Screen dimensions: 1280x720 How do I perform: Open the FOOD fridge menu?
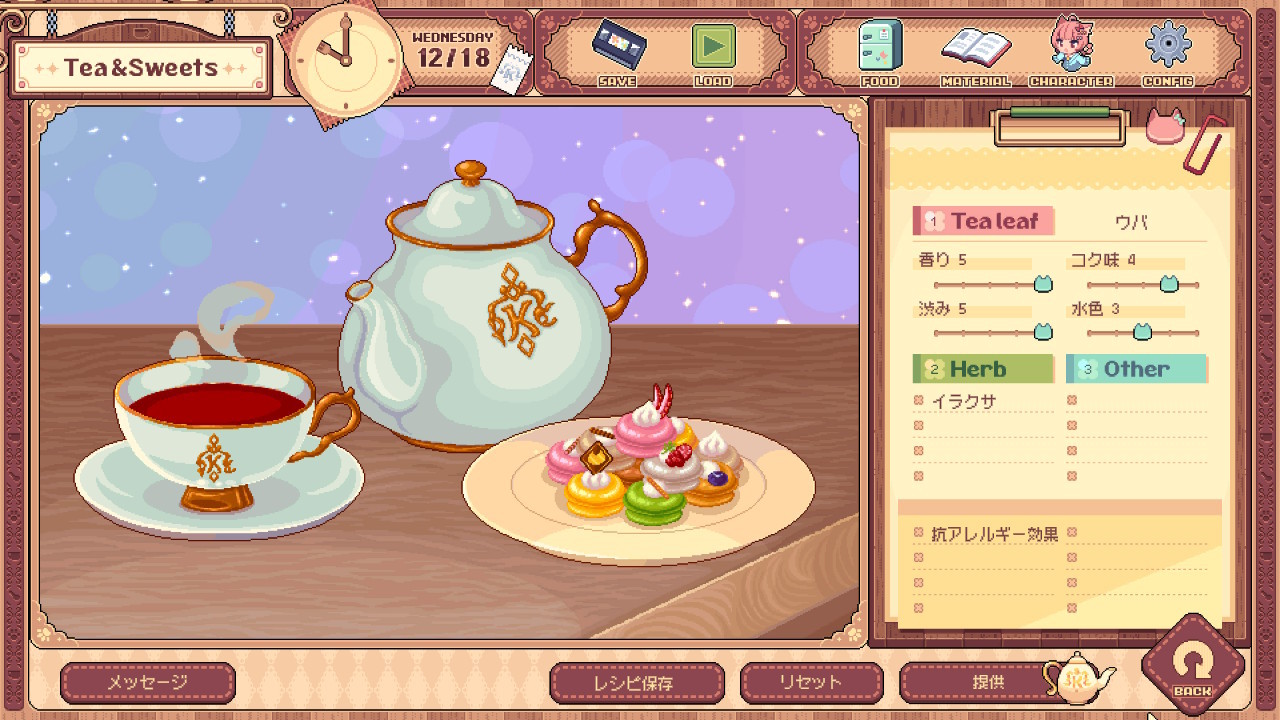point(879,52)
